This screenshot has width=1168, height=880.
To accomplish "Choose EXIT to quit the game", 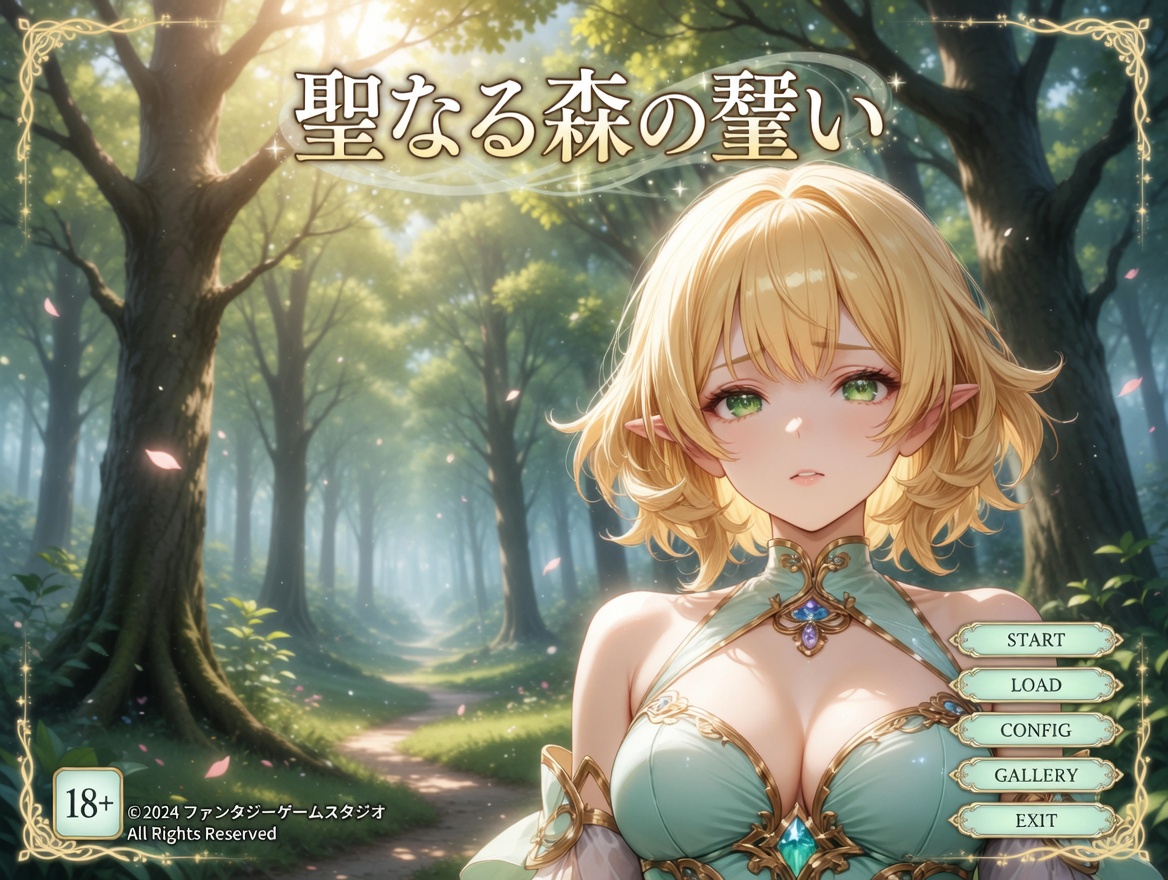I will click(1035, 821).
